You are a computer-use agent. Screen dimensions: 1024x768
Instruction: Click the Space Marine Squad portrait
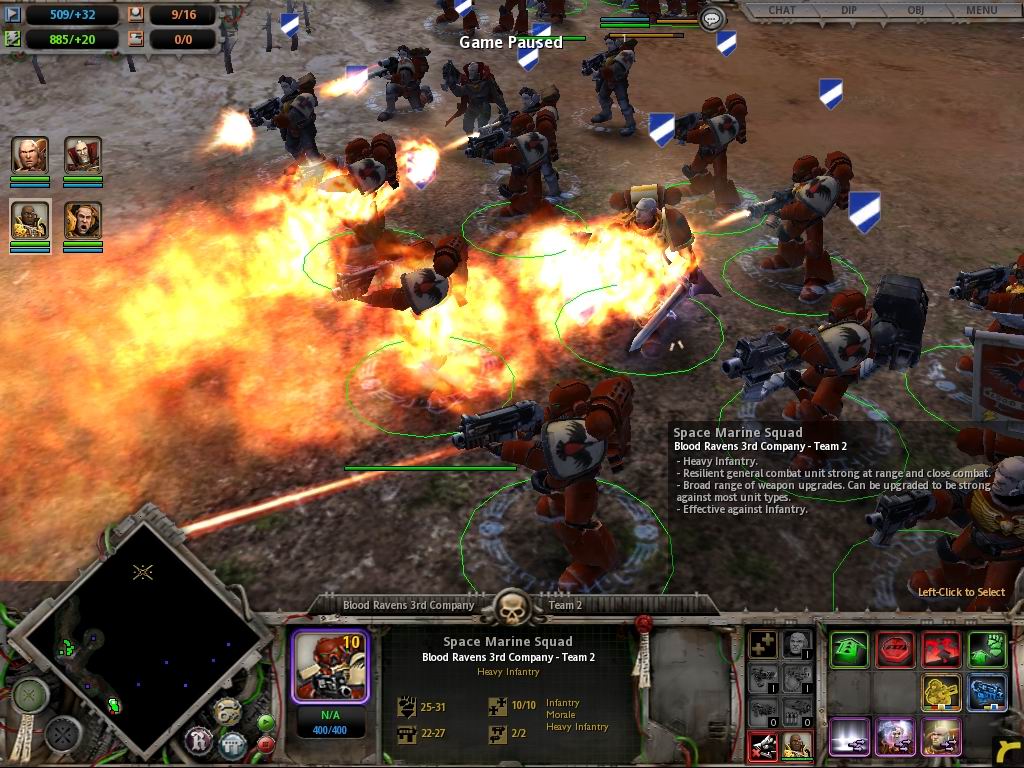[x=329, y=666]
